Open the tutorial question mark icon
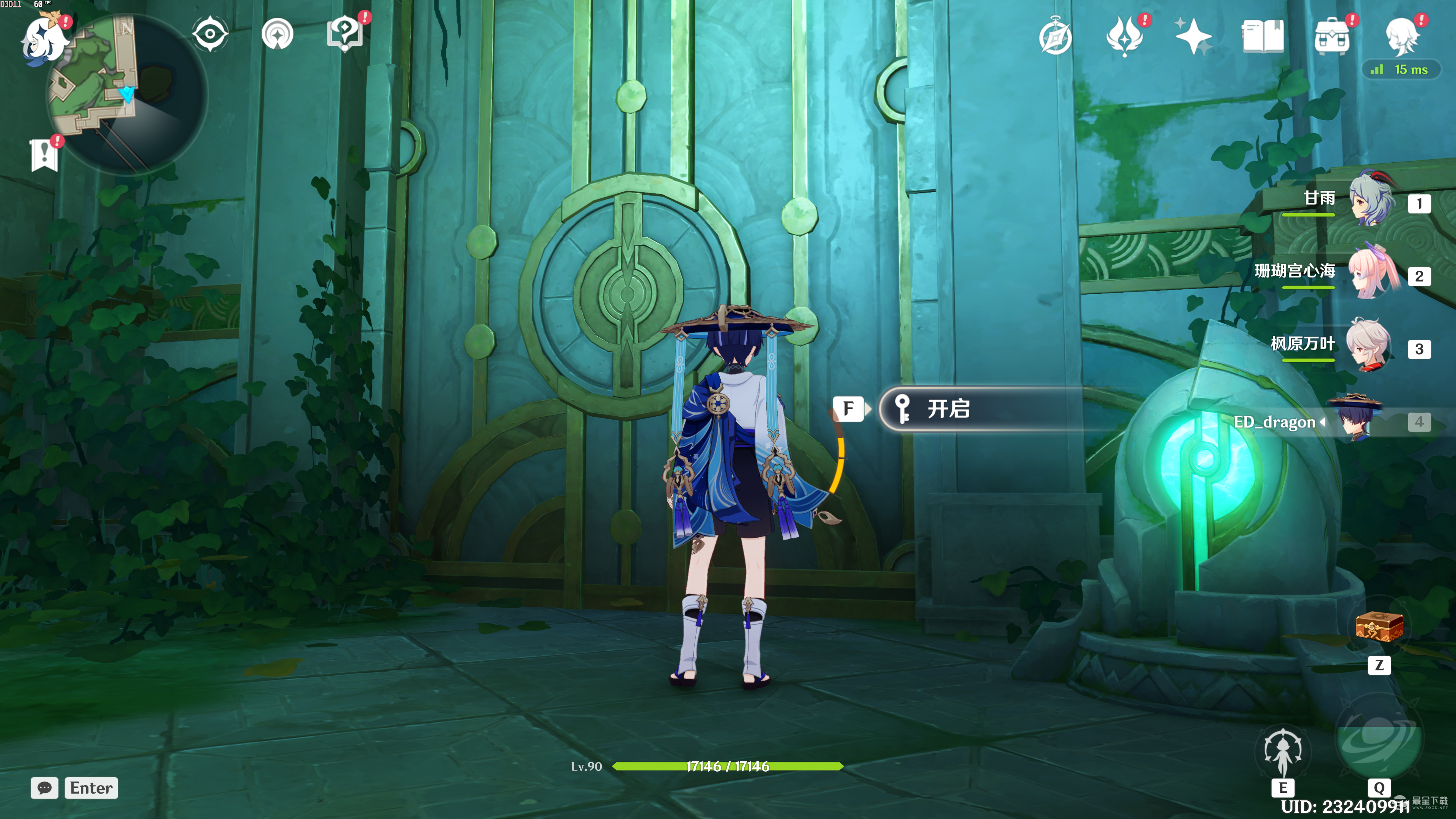Screen dimensions: 1456x819 pyautogui.click(x=345, y=33)
